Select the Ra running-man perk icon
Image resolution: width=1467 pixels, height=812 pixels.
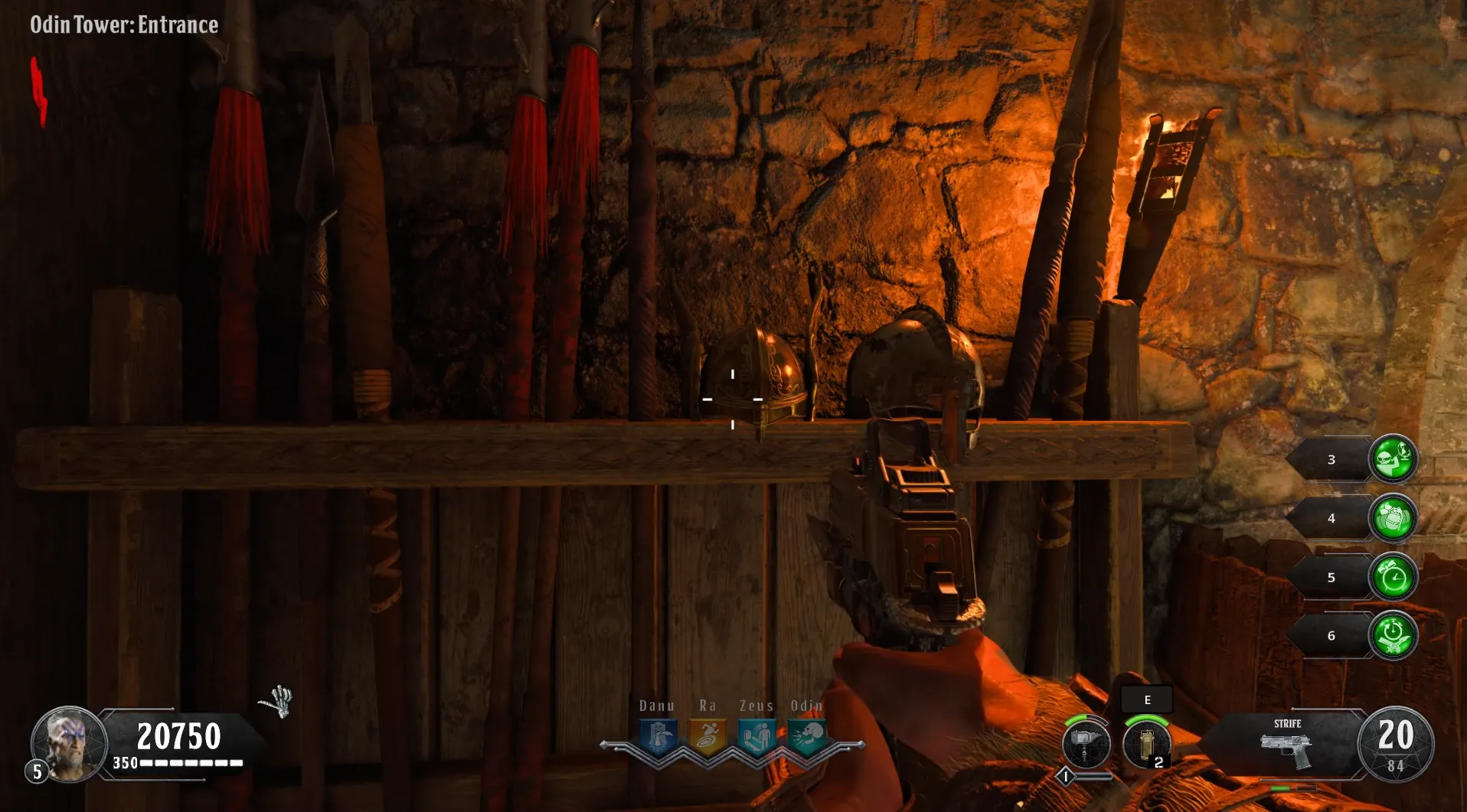tap(707, 738)
